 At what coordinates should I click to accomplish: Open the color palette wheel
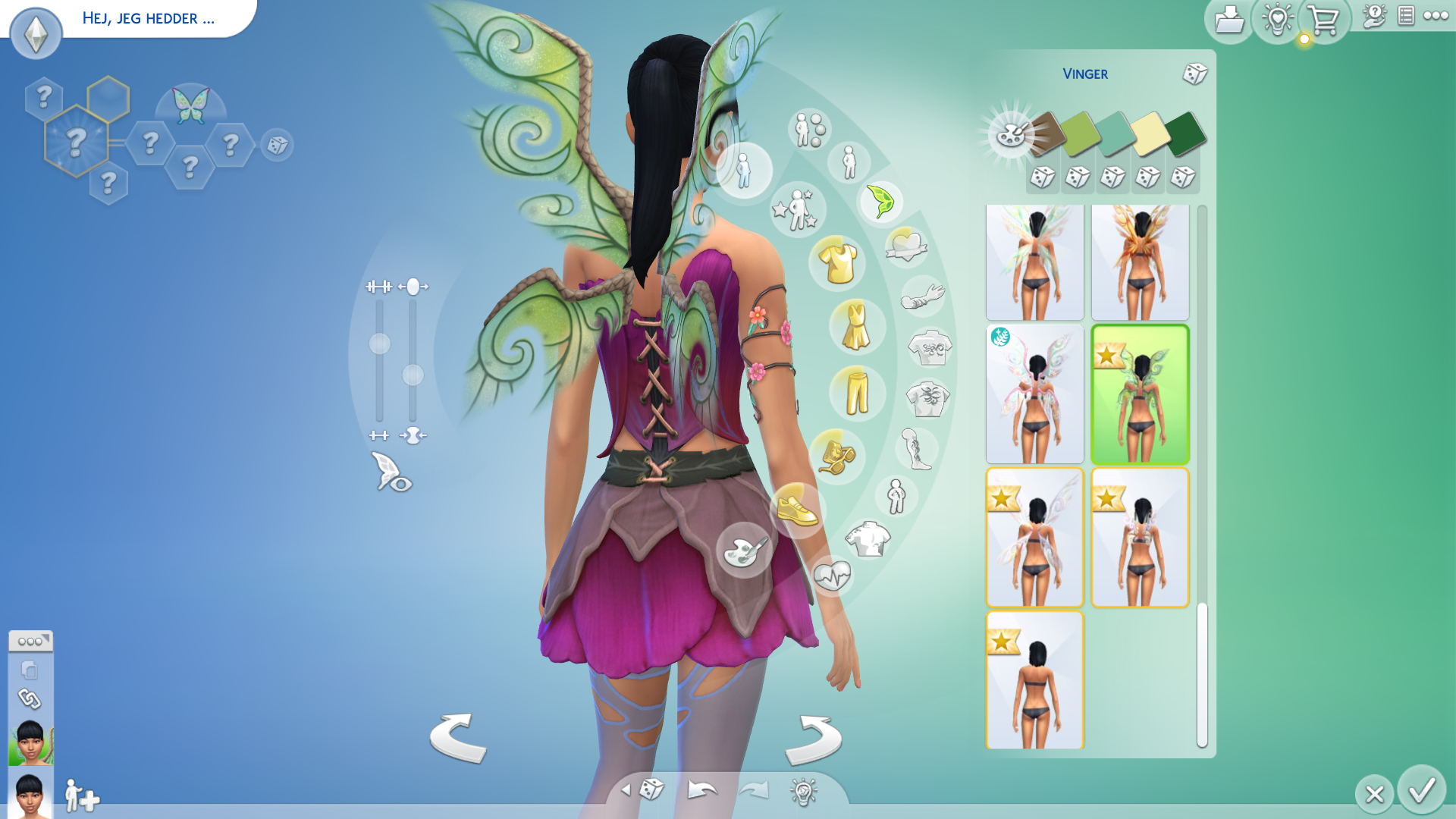[1011, 135]
